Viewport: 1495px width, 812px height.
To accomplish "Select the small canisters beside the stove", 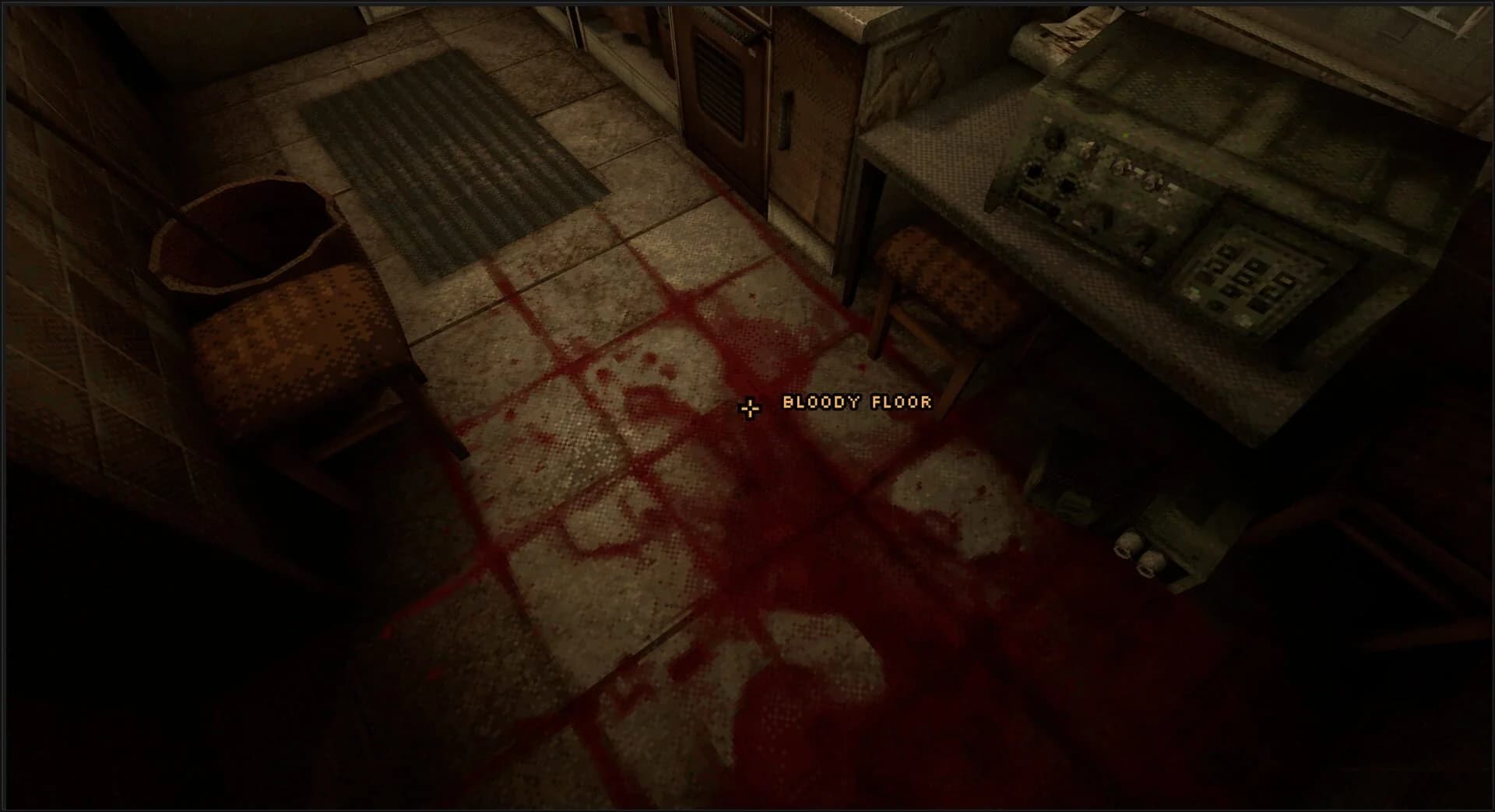I will (1137, 554).
